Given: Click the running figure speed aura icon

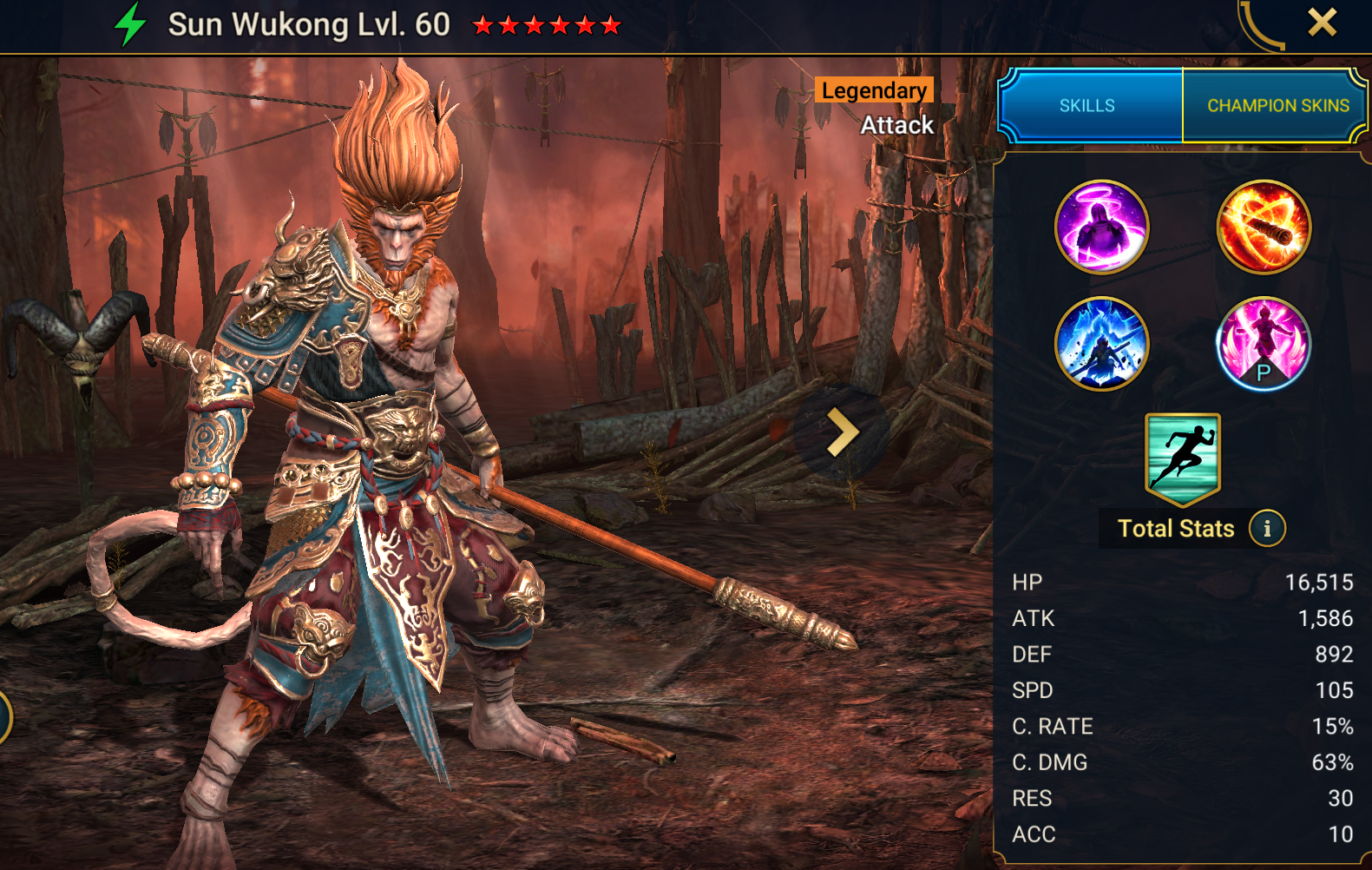Looking at the screenshot, I should (x=1182, y=458).
